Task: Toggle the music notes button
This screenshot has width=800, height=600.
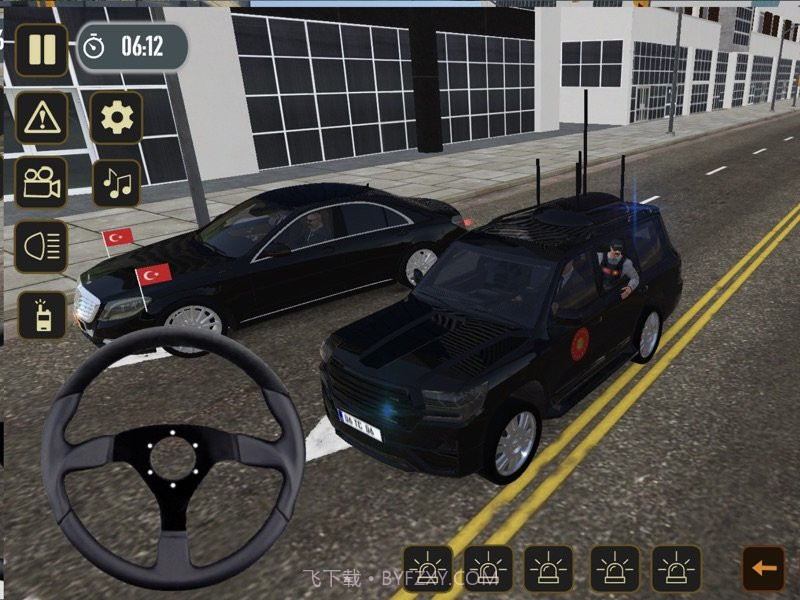Action: click(117, 183)
